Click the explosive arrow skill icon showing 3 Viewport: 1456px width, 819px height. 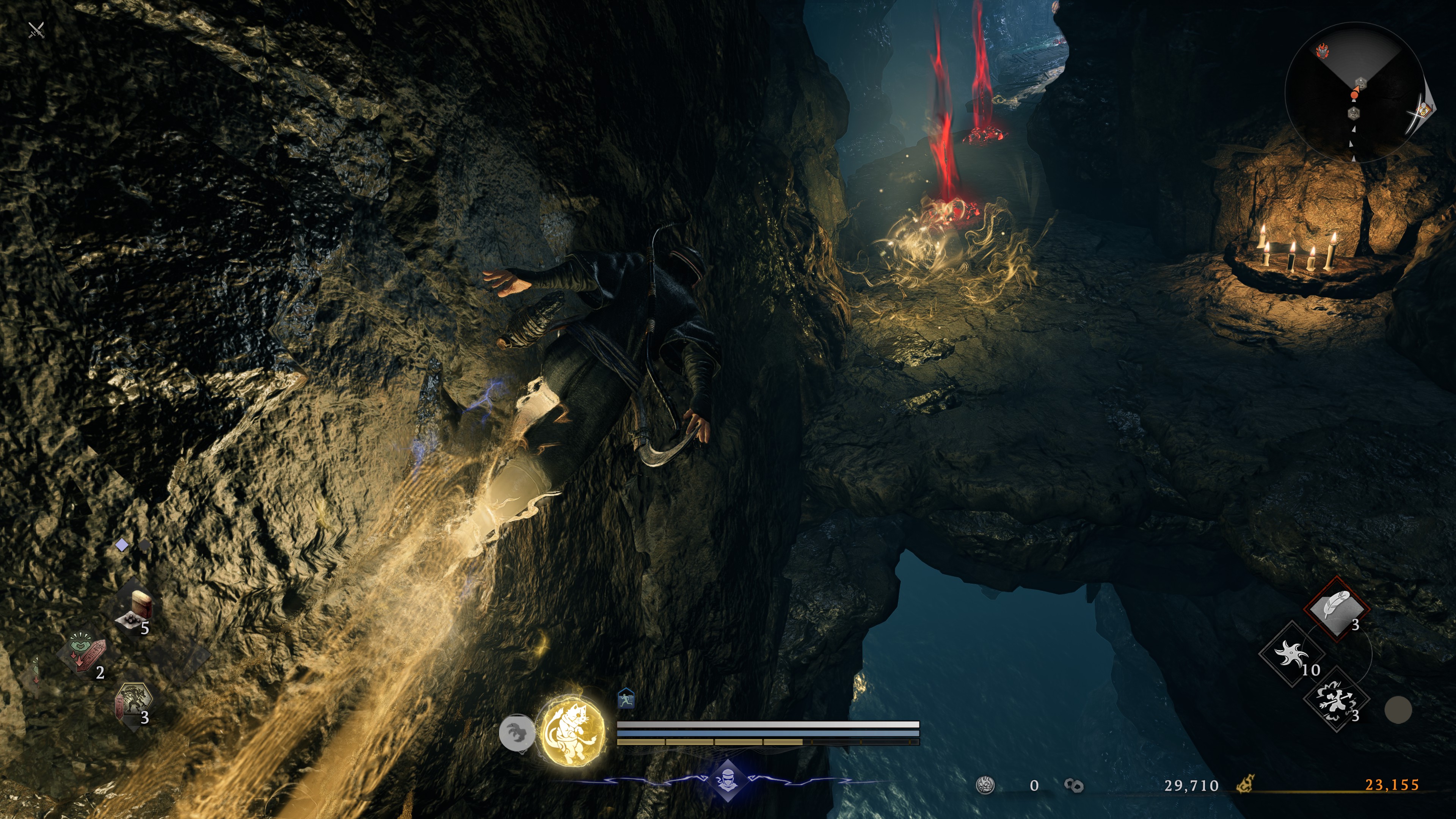(x=1335, y=703)
